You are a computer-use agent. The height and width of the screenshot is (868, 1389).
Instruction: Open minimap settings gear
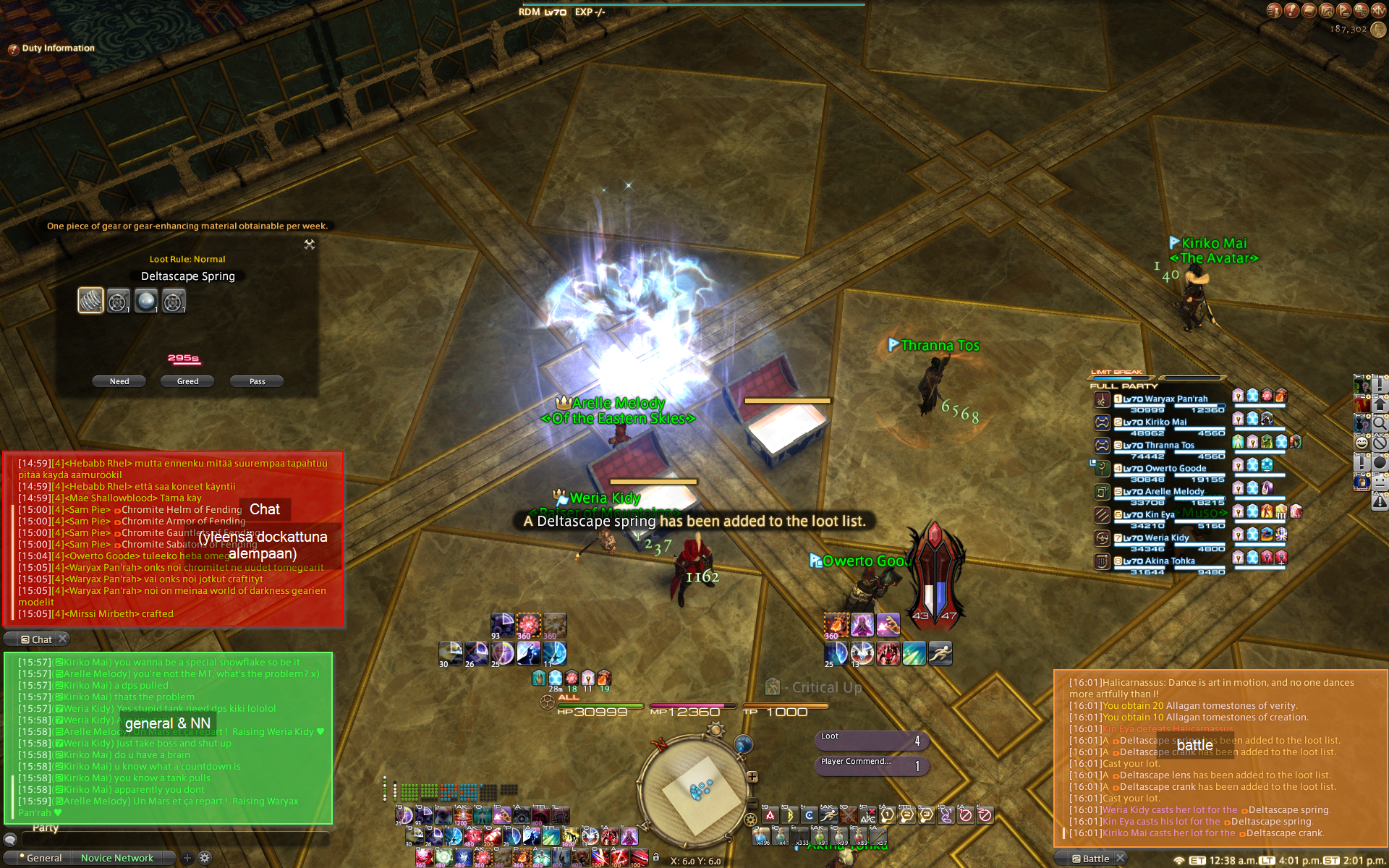(x=750, y=820)
